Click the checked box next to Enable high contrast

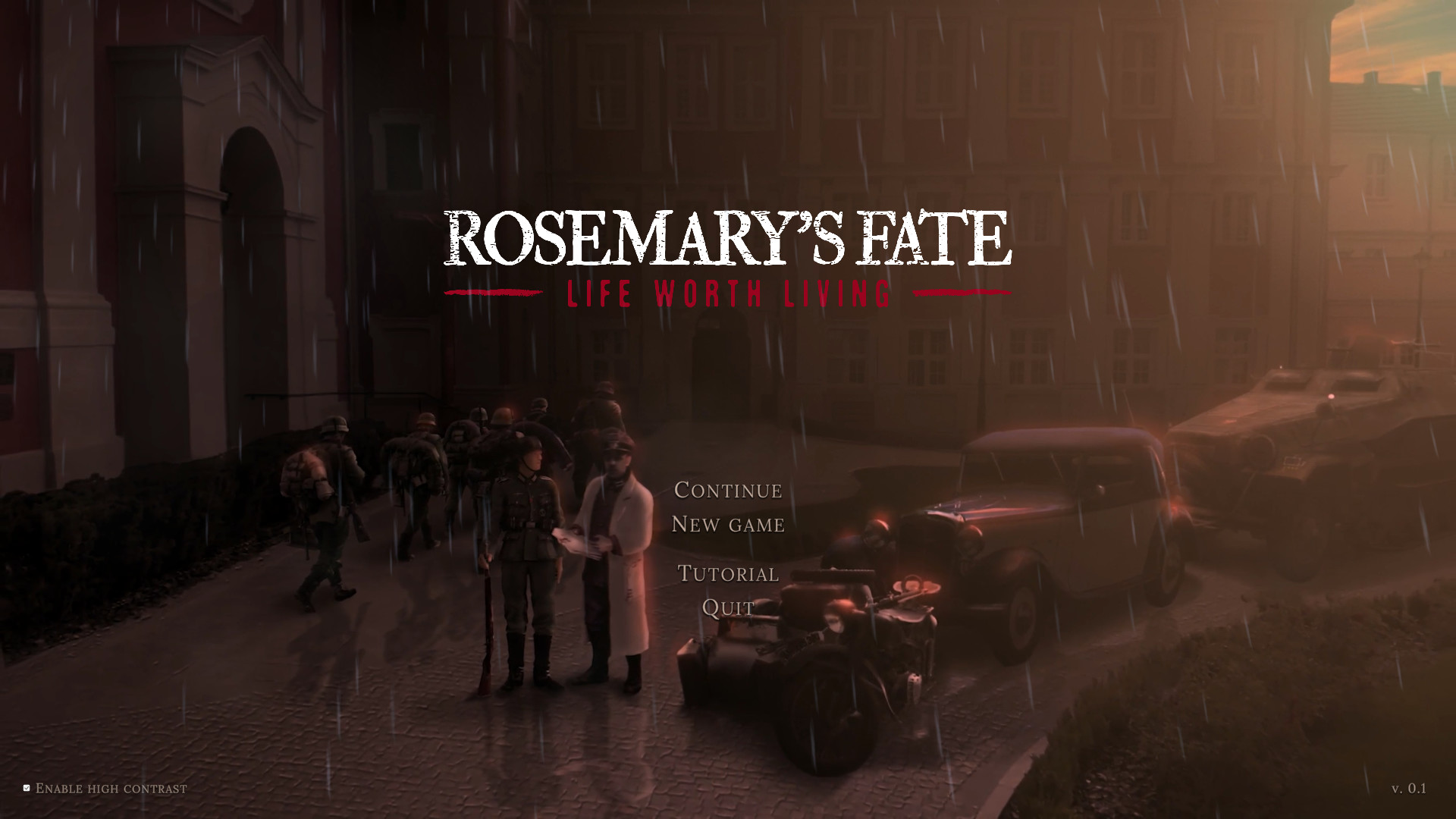point(26,787)
